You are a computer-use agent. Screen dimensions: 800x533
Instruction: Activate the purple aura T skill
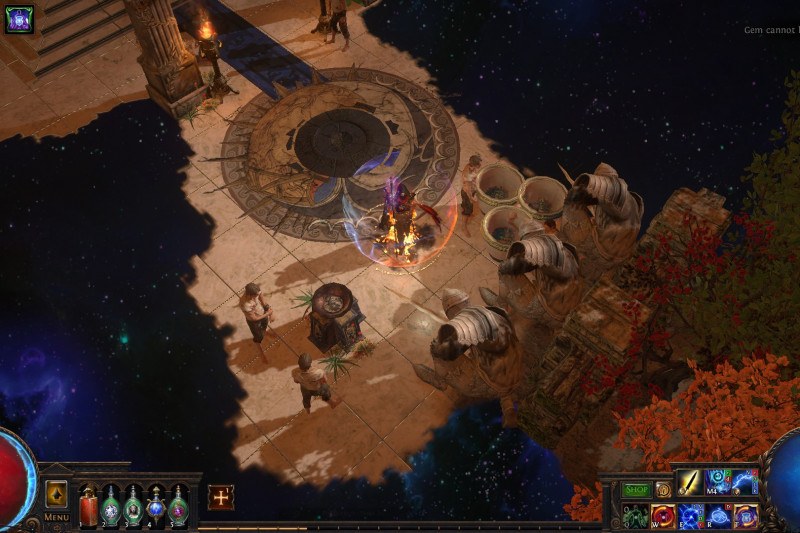click(745, 516)
